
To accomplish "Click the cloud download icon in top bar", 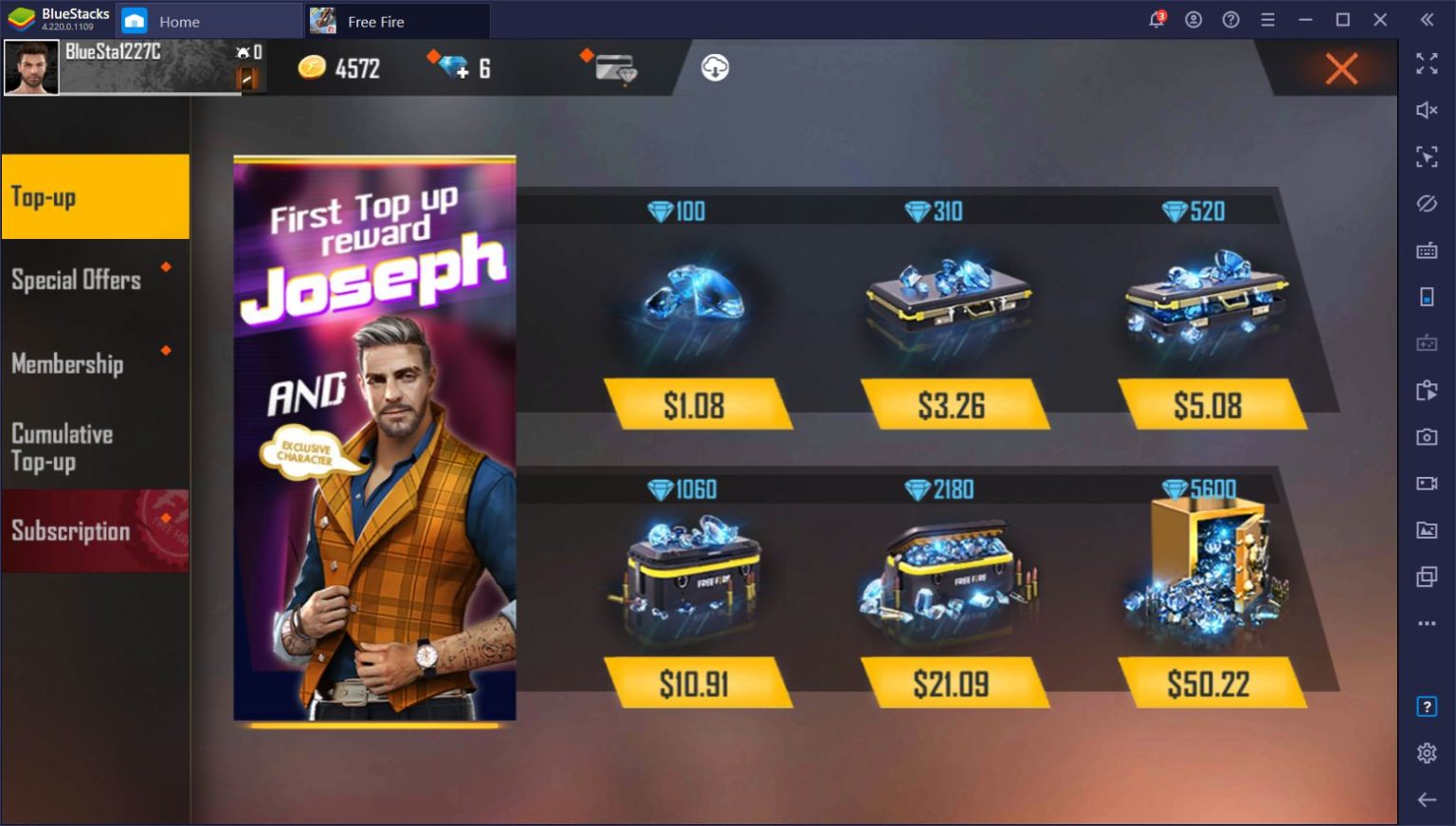I will (x=714, y=67).
